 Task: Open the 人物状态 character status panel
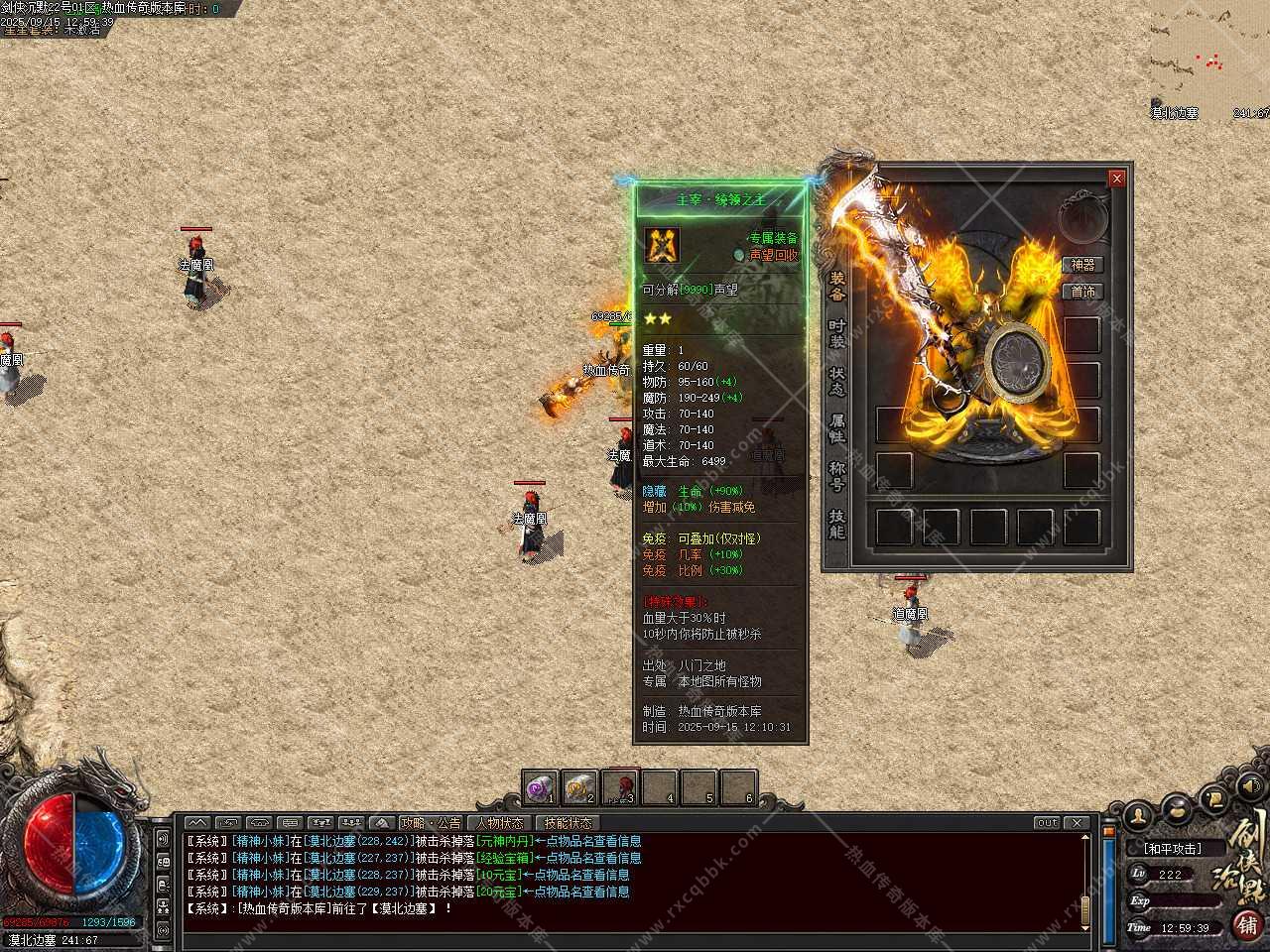click(499, 823)
